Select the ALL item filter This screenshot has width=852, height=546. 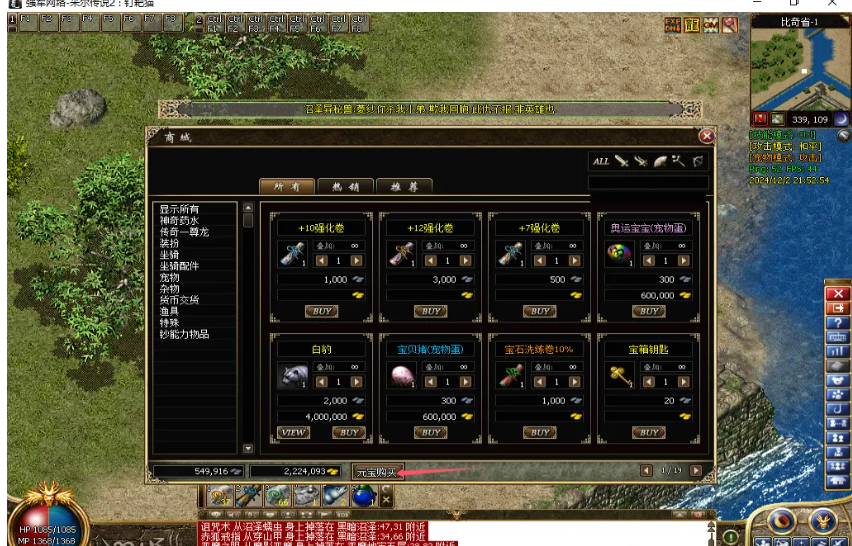pyautogui.click(x=600, y=161)
